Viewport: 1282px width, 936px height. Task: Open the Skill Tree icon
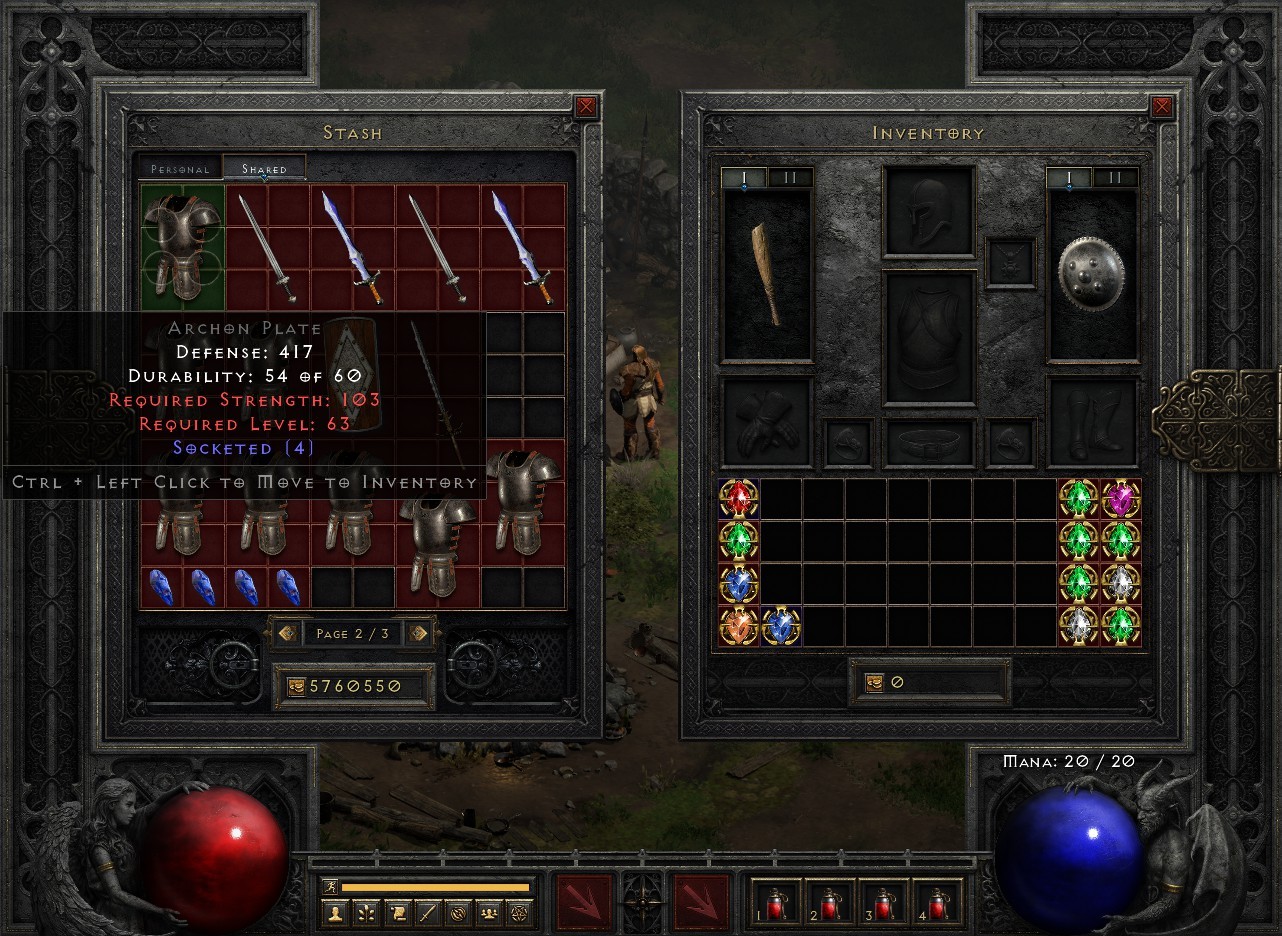(x=366, y=913)
